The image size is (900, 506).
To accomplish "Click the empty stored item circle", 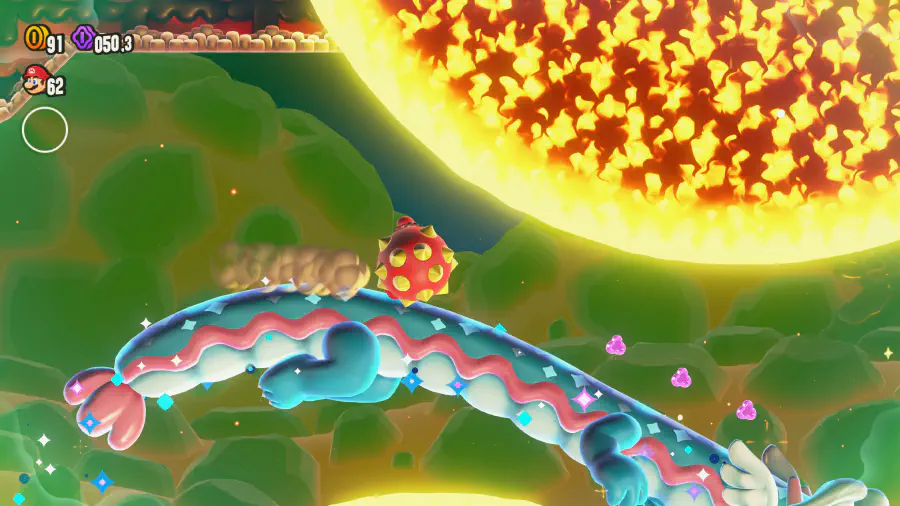I will coord(45,130).
